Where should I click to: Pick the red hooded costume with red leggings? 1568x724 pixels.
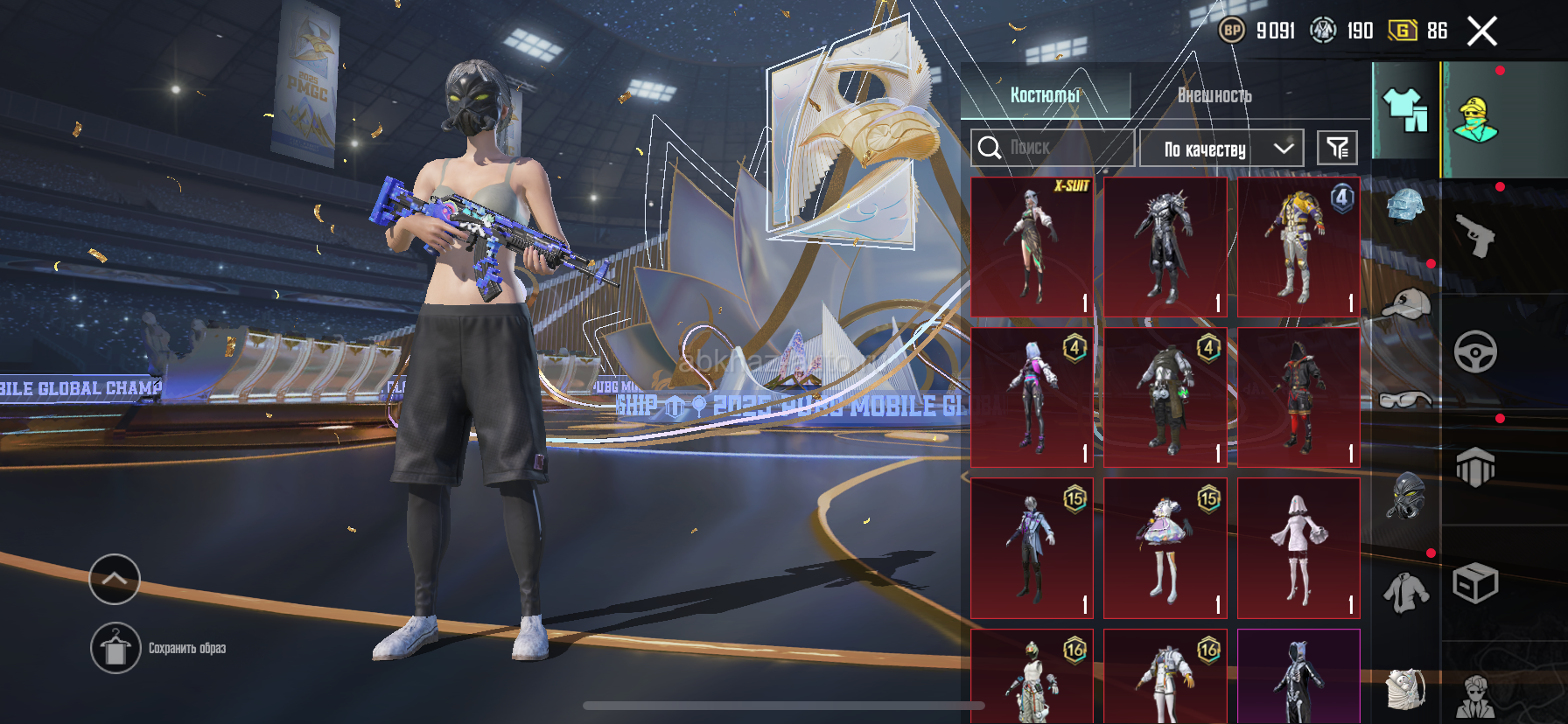pos(1298,398)
